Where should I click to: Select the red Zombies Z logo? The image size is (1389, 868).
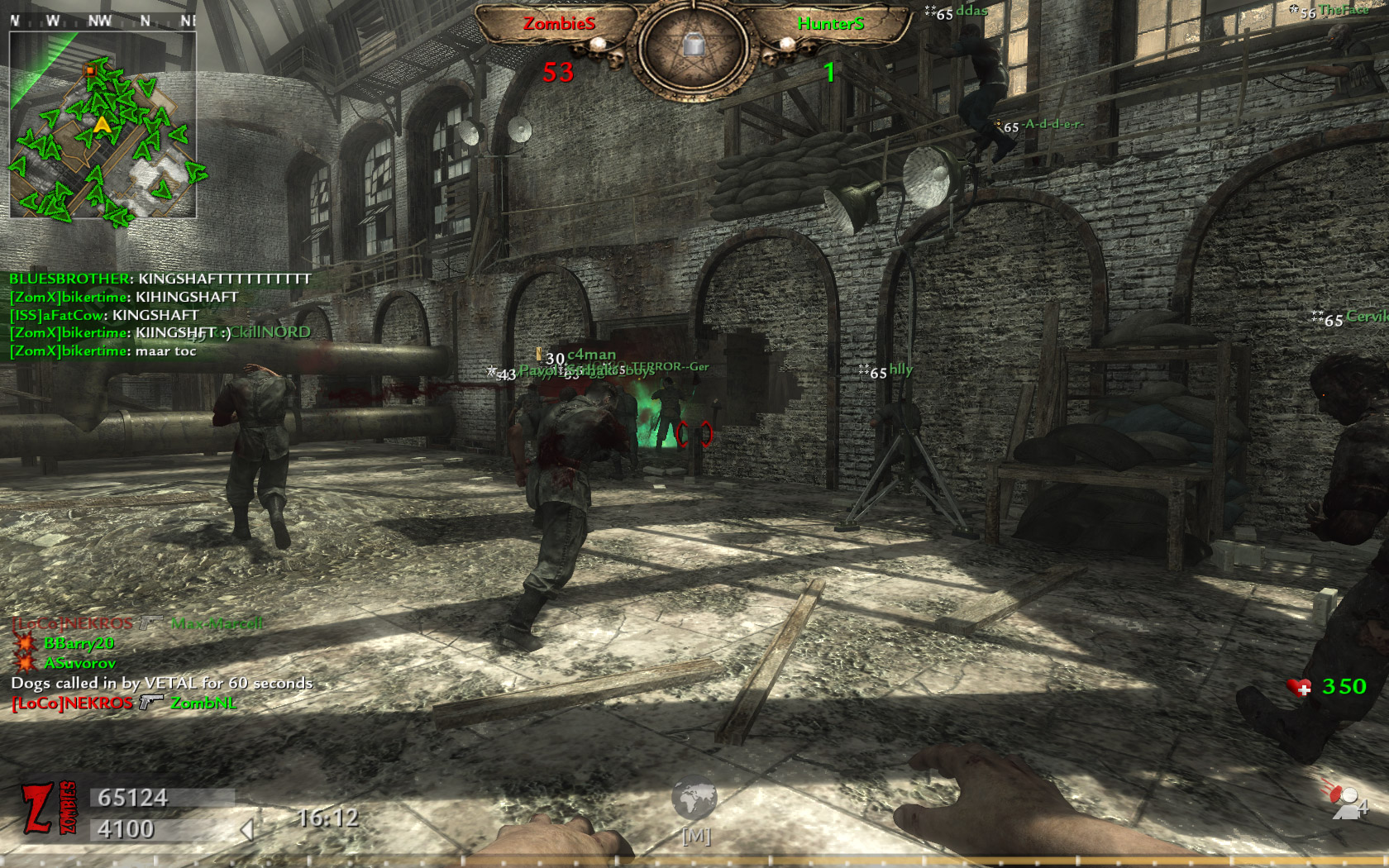click(x=48, y=808)
